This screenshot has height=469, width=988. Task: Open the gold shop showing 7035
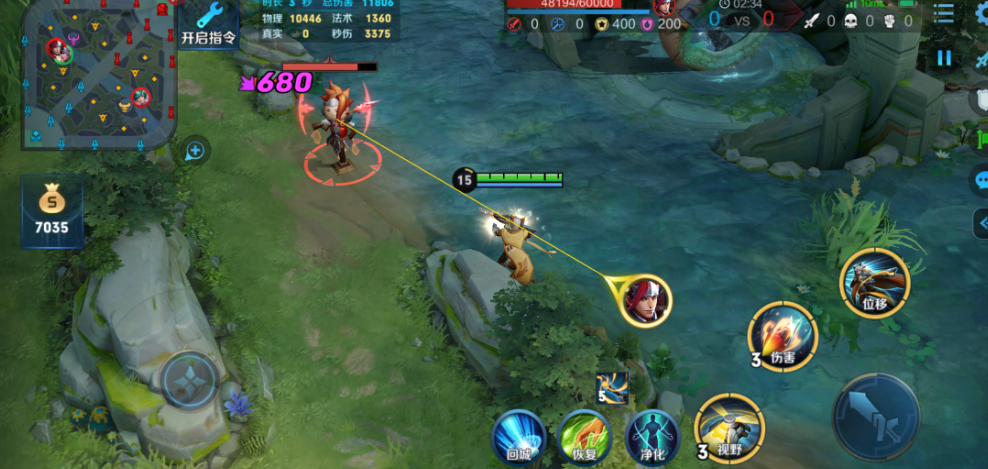click(51, 212)
